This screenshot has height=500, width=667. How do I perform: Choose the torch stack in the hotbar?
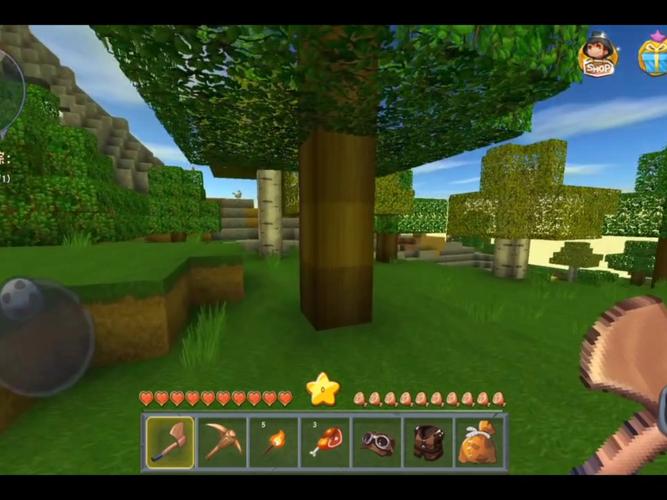pyautogui.click(x=273, y=441)
